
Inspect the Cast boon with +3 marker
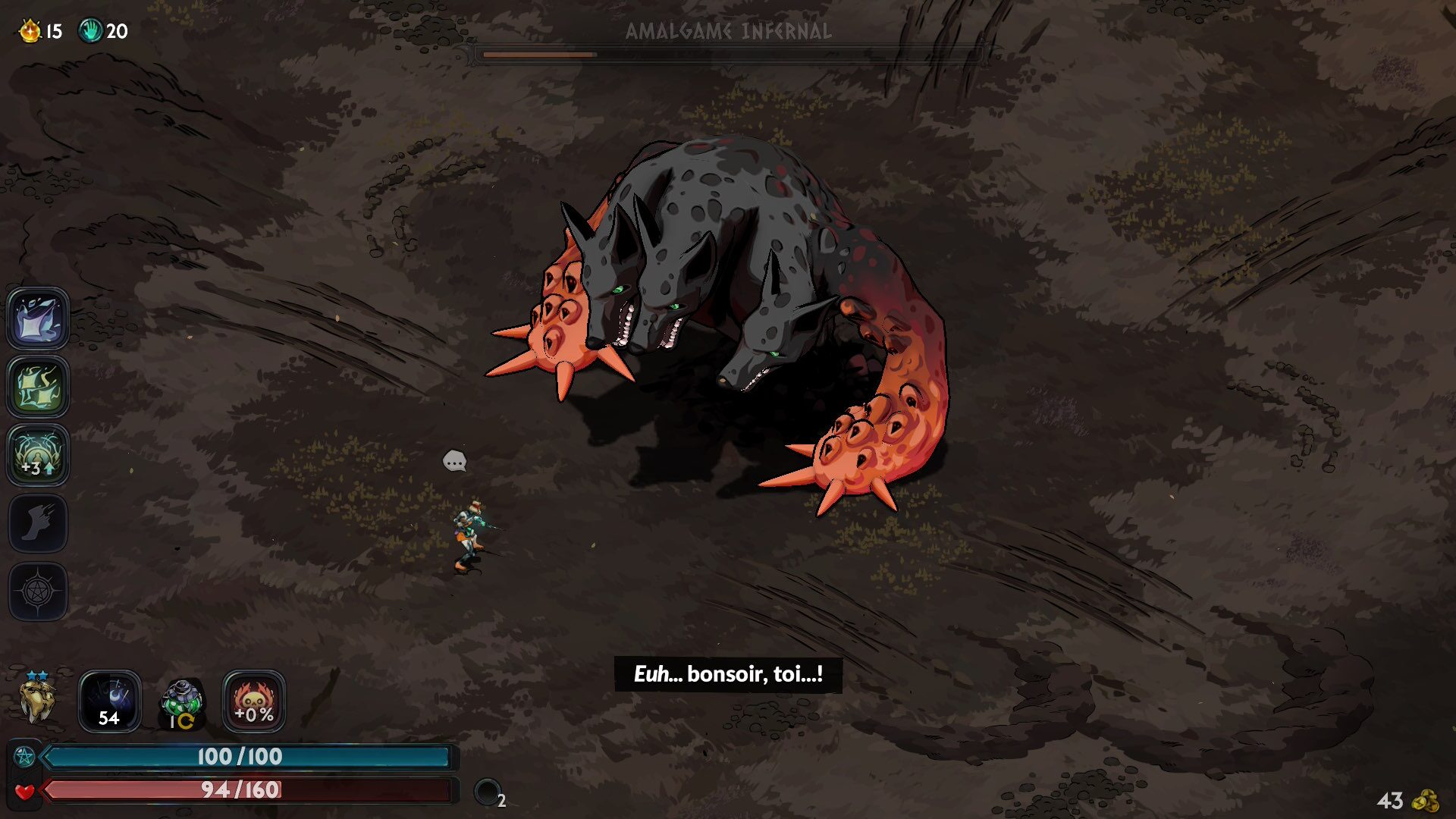pyautogui.click(x=38, y=455)
